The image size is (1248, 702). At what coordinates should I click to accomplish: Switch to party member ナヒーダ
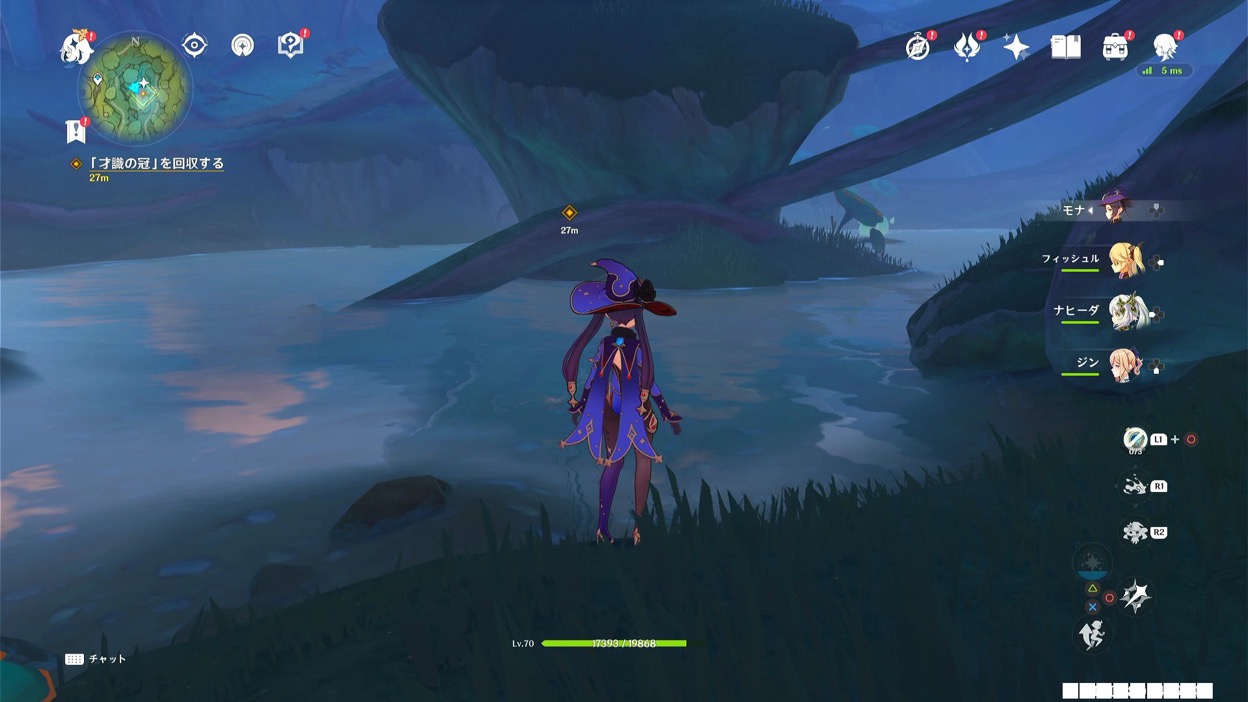1125,313
